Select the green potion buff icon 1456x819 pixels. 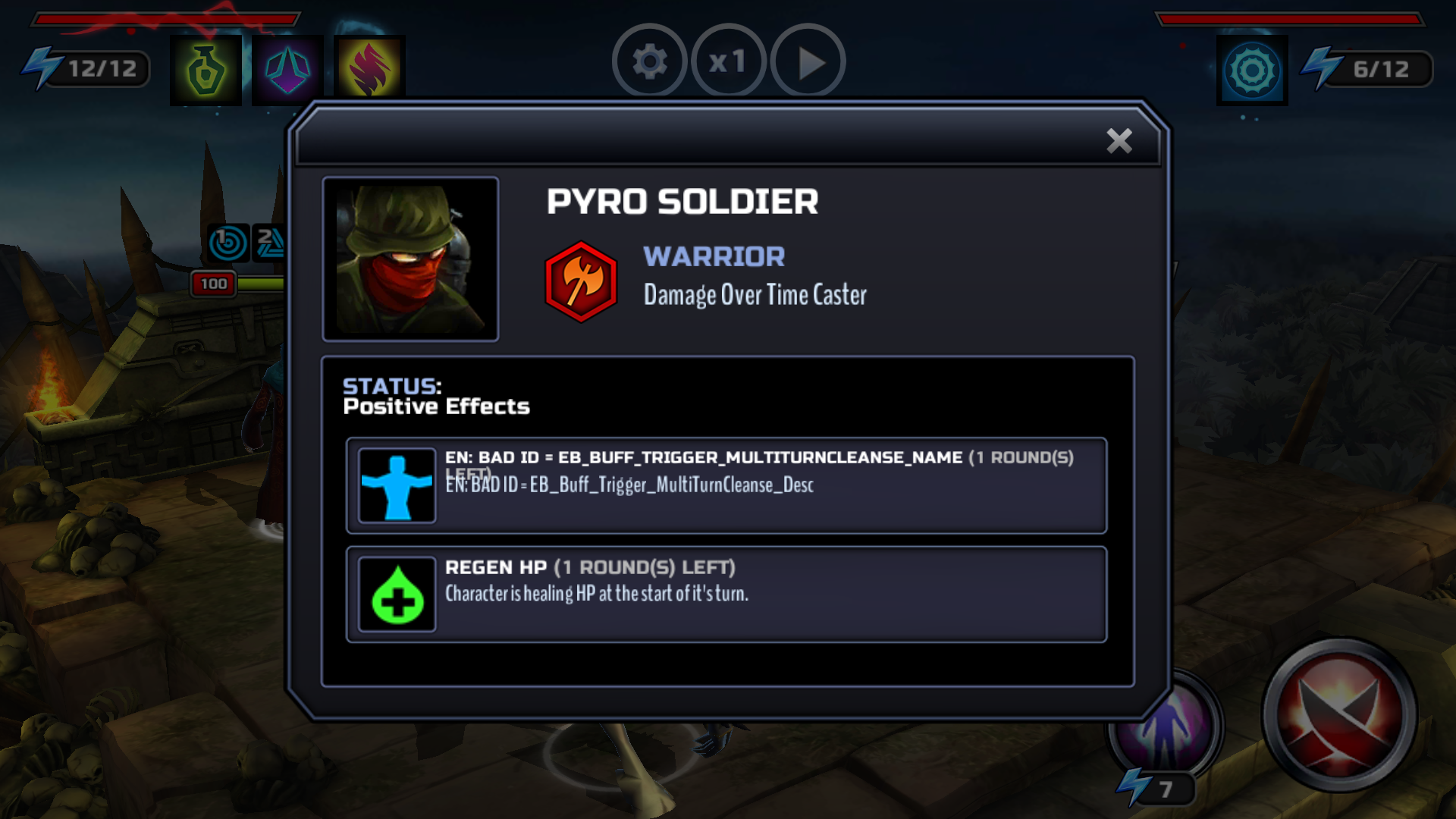click(206, 71)
